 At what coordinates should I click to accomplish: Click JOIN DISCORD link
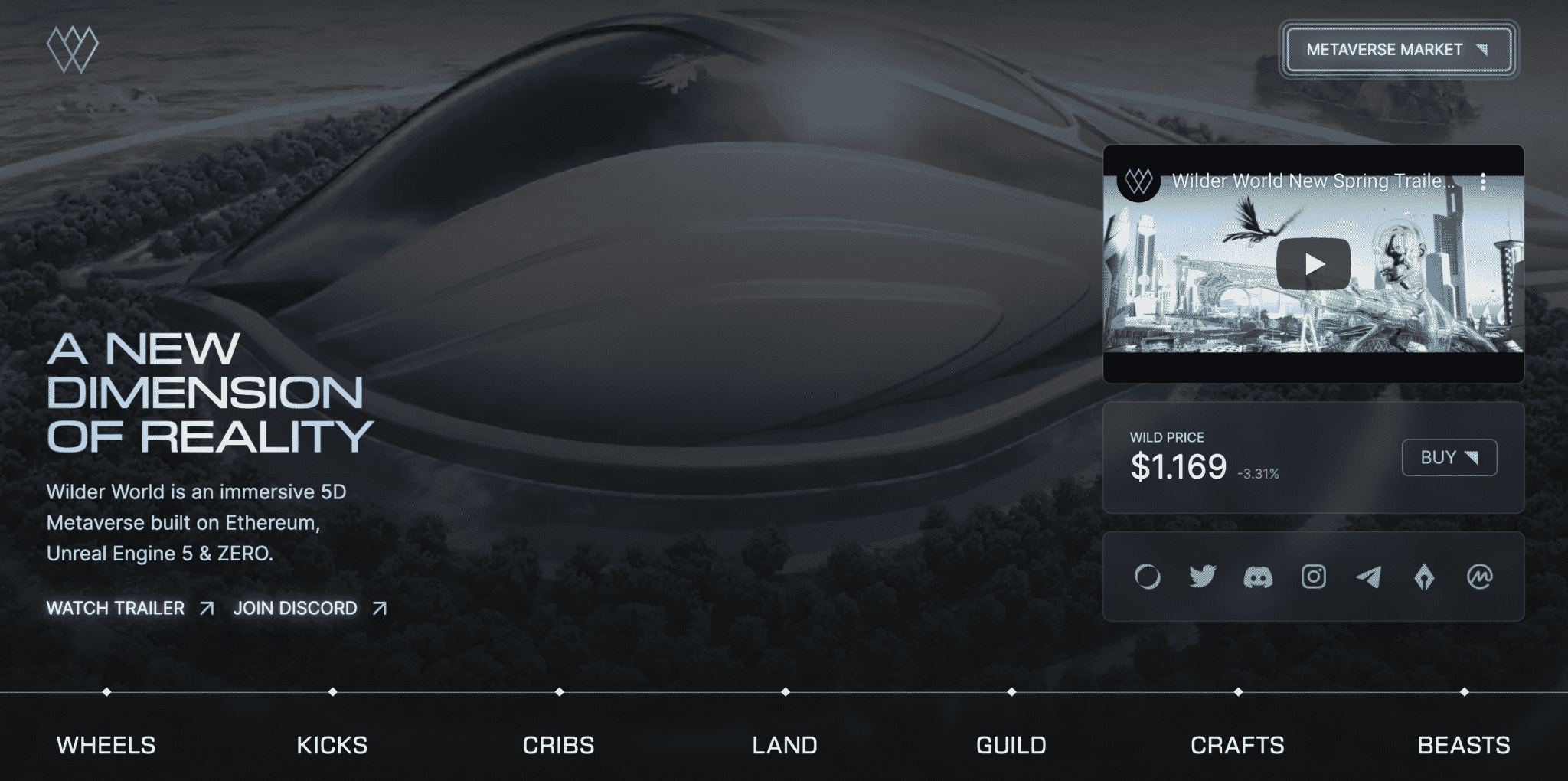pyautogui.click(x=296, y=608)
